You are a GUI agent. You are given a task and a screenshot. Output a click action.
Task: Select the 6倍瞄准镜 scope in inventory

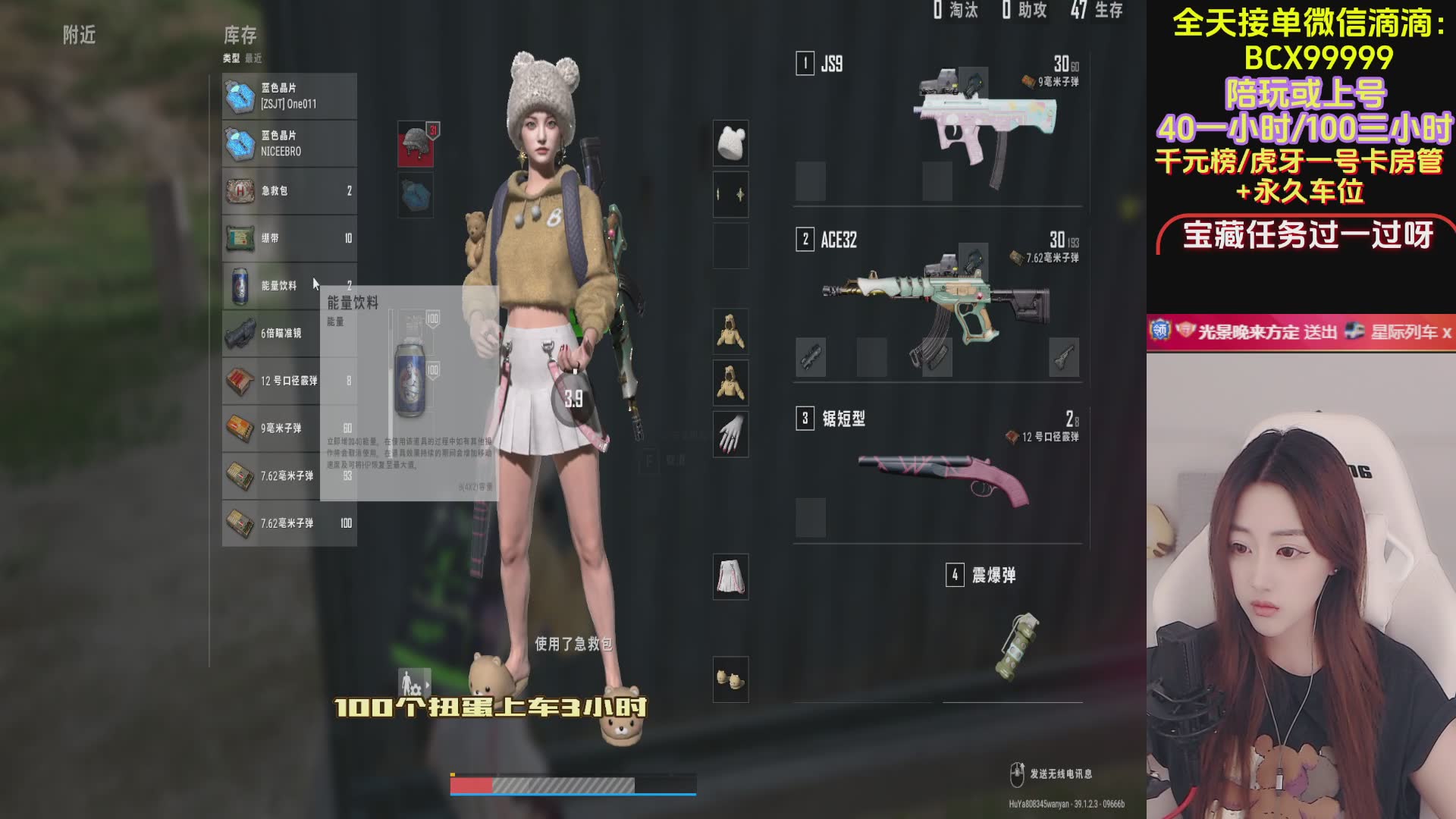tap(289, 334)
